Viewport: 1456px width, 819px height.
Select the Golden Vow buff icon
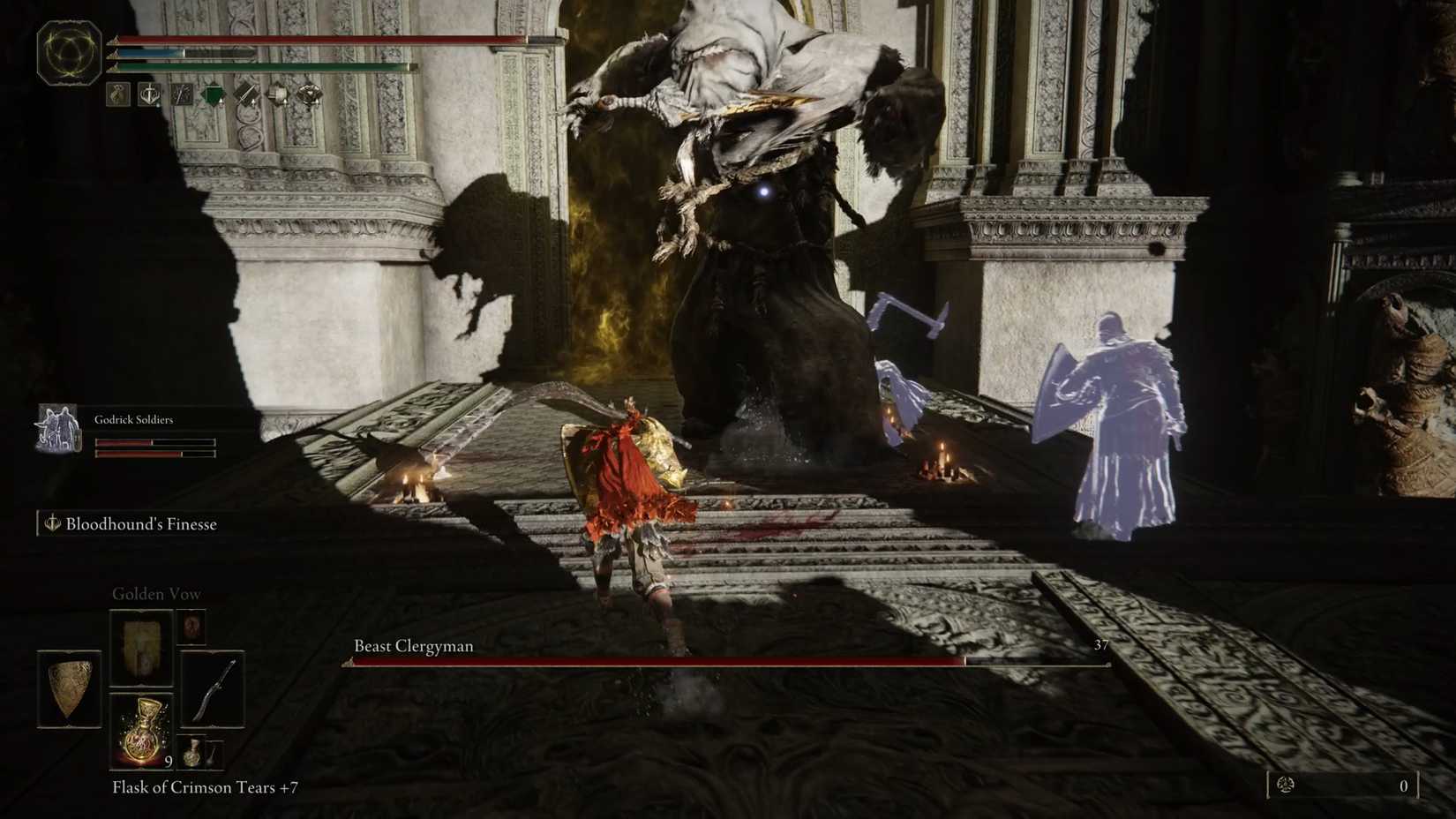click(116, 94)
